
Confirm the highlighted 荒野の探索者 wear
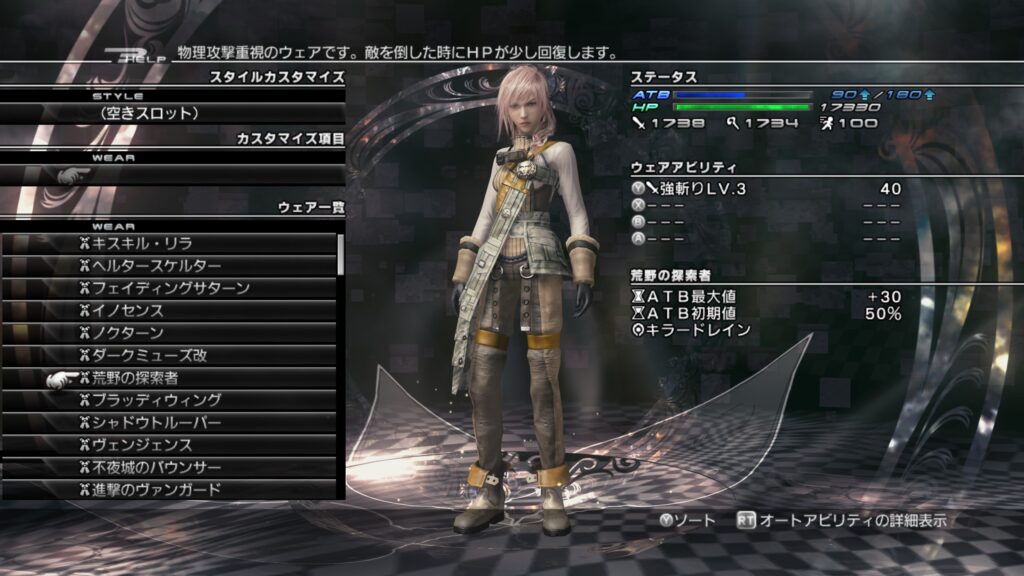pyautogui.click(x=170, y=378)
